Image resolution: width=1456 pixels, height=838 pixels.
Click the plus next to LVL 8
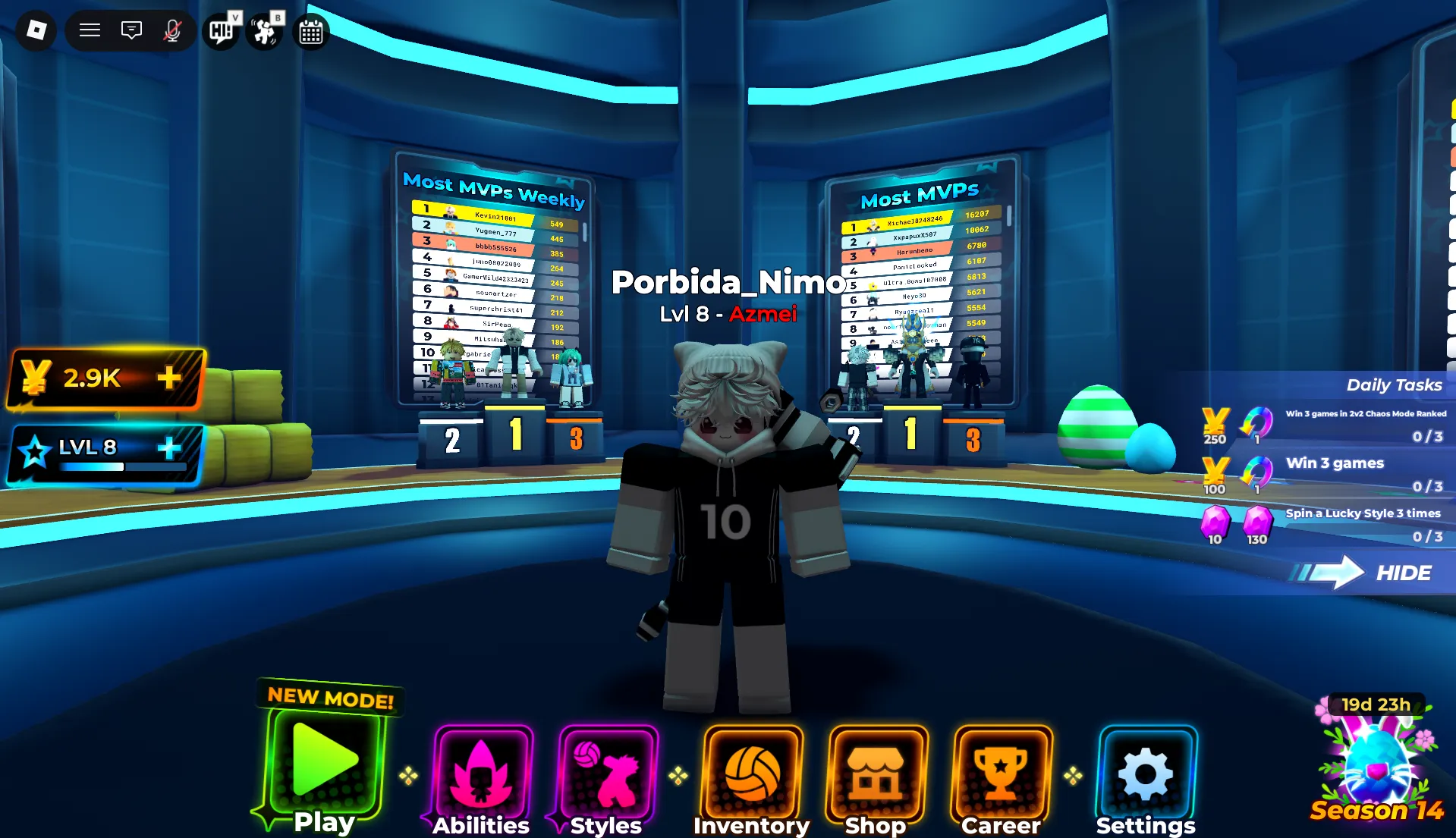pyautogui.click(x=168, y=447)
